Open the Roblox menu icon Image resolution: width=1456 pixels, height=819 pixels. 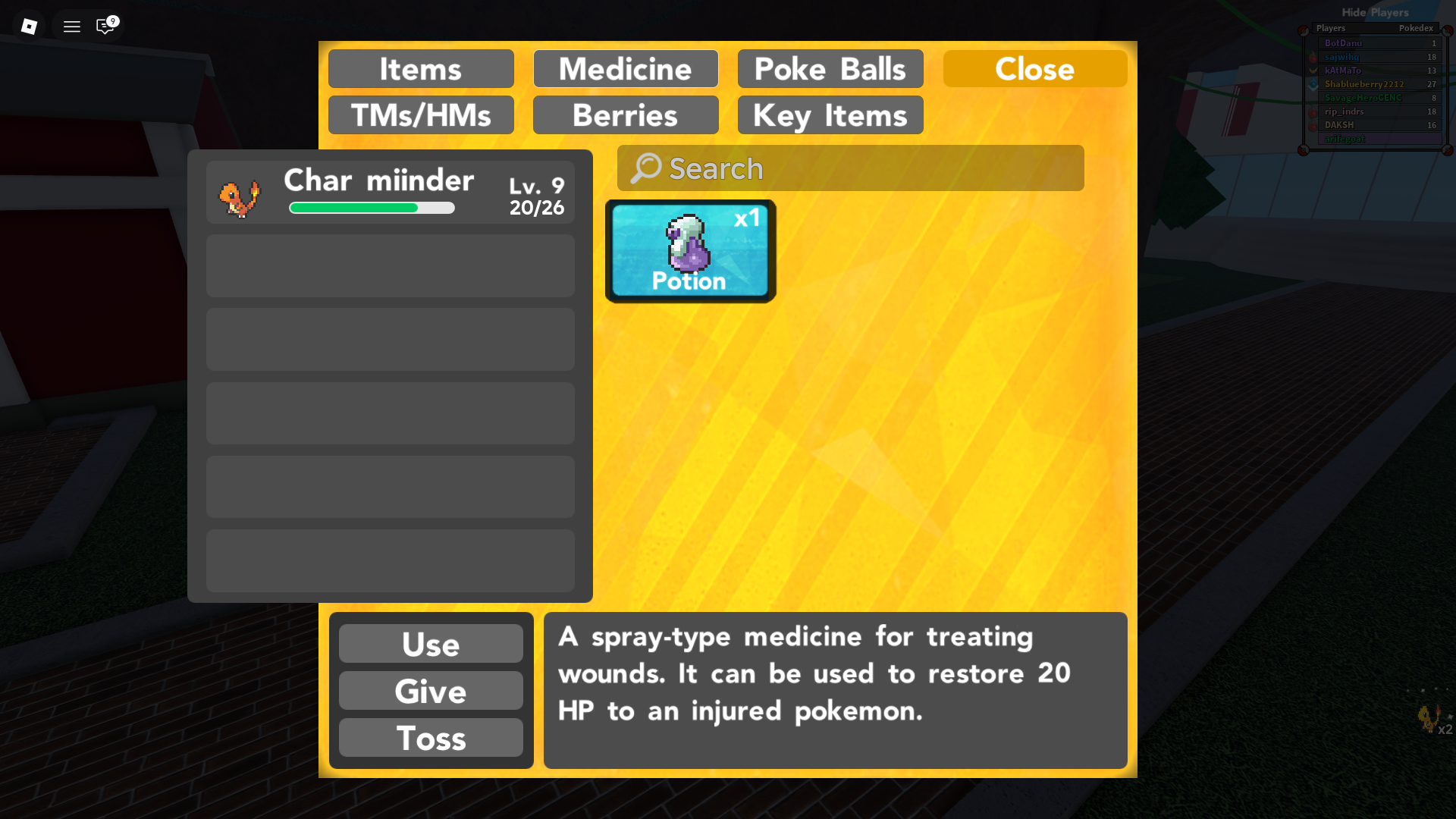[x=71, y=26]
